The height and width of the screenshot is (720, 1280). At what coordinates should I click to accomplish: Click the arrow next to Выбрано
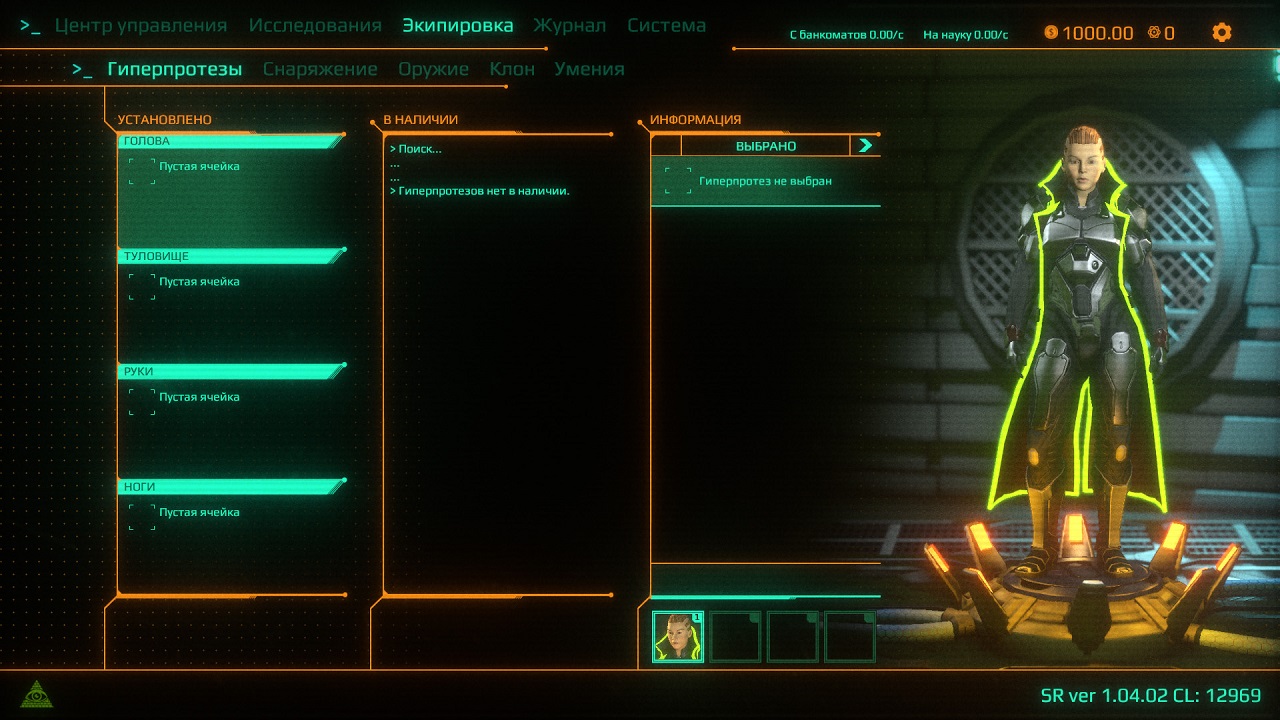point(865,146)
